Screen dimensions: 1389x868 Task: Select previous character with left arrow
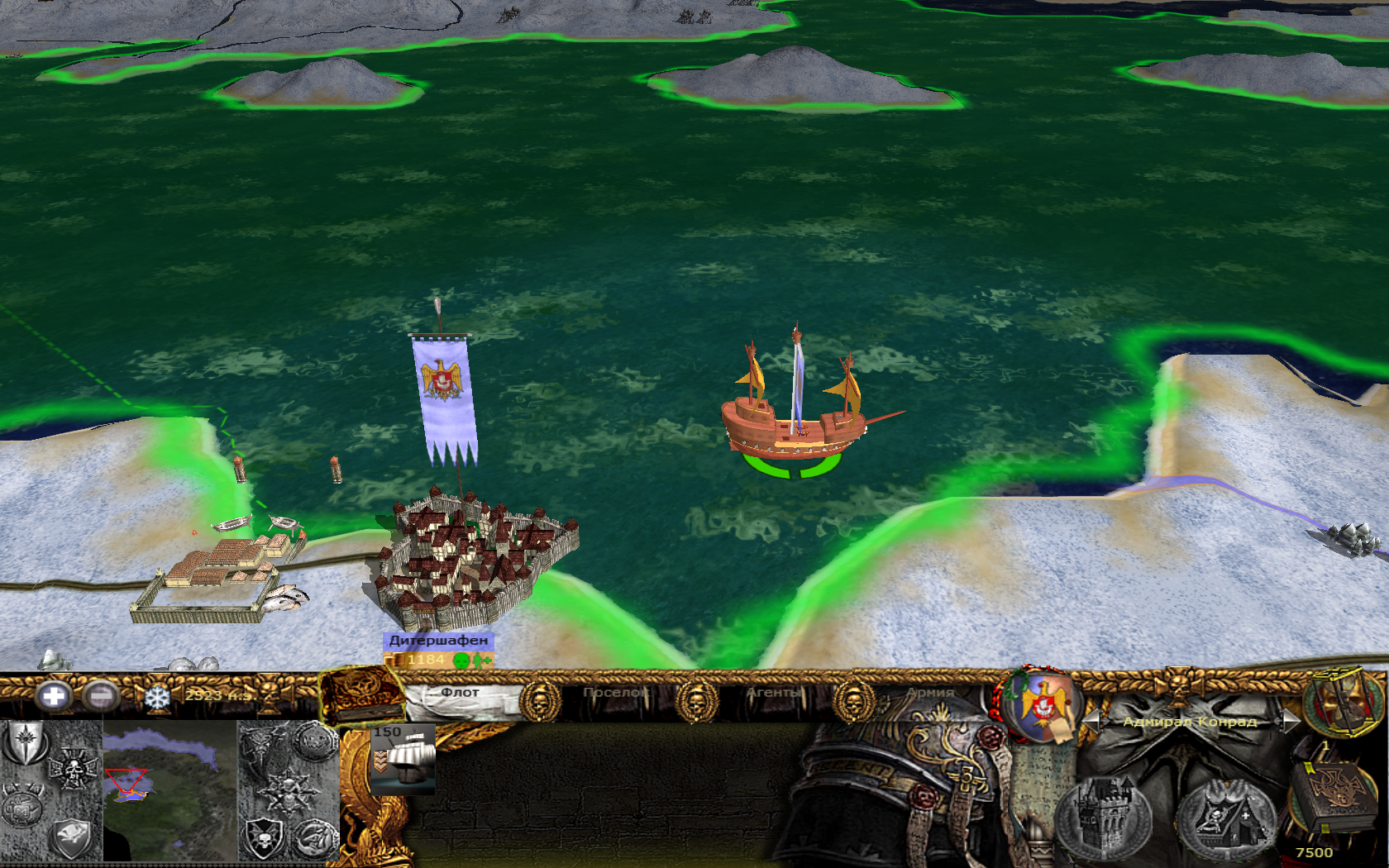[x=1093, y=721]
